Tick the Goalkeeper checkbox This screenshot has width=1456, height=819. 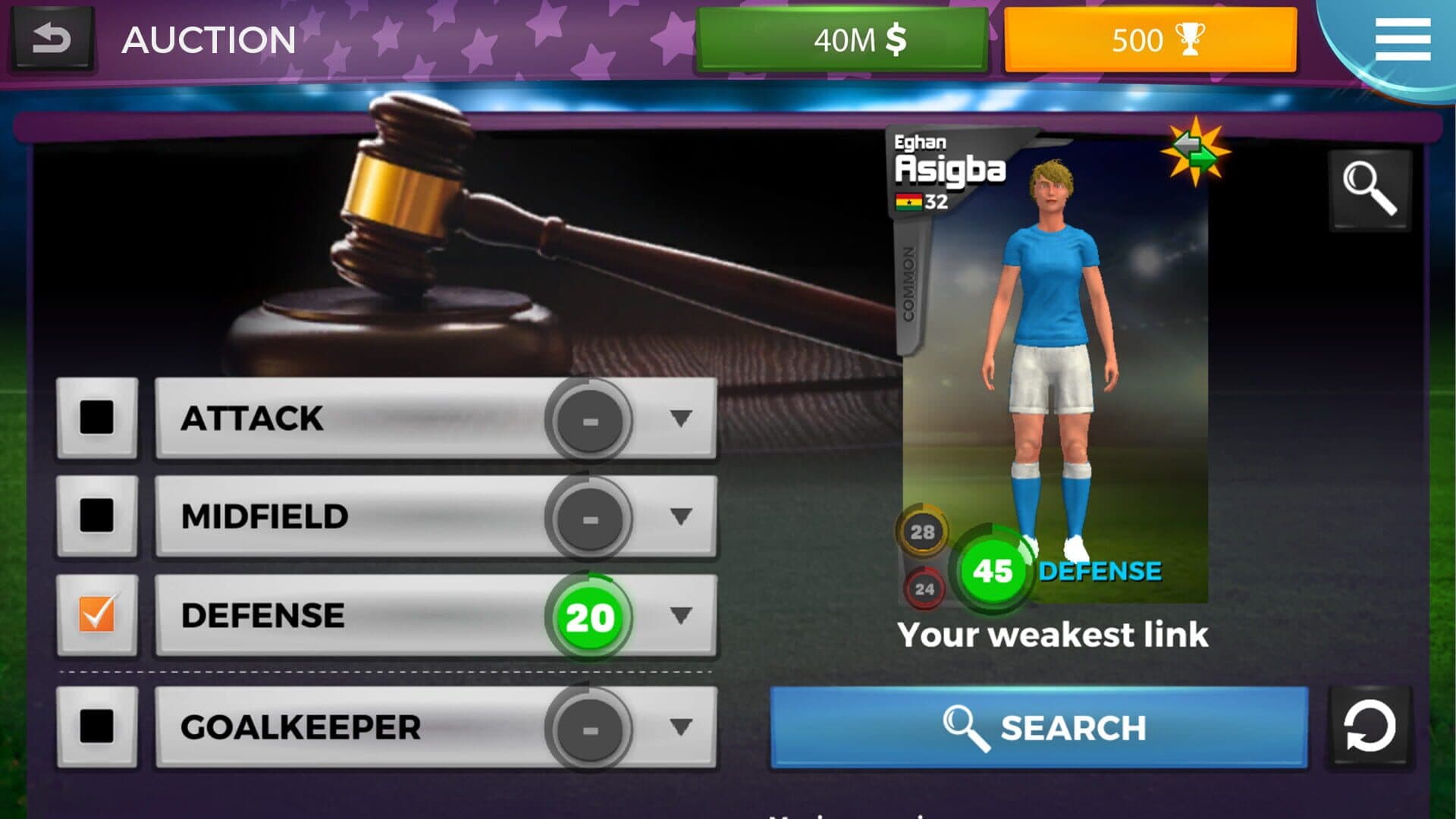[97, 726]
